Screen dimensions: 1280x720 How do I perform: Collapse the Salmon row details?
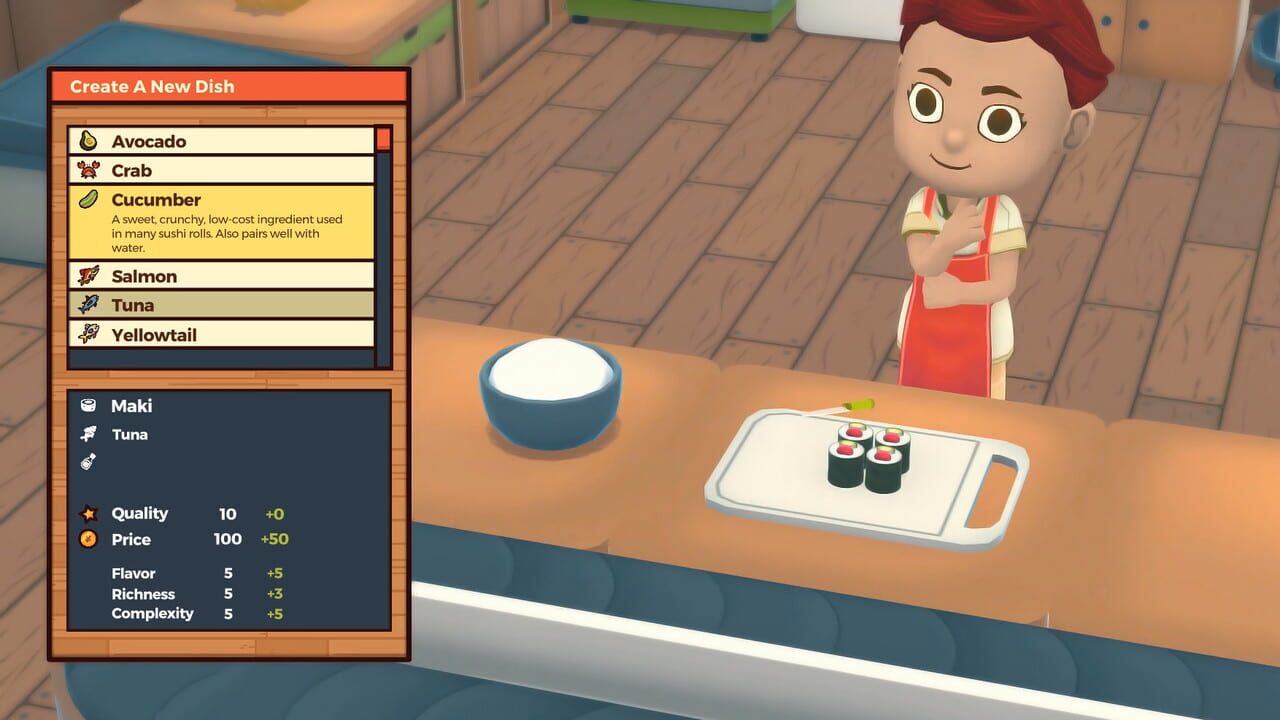point(220,276)
